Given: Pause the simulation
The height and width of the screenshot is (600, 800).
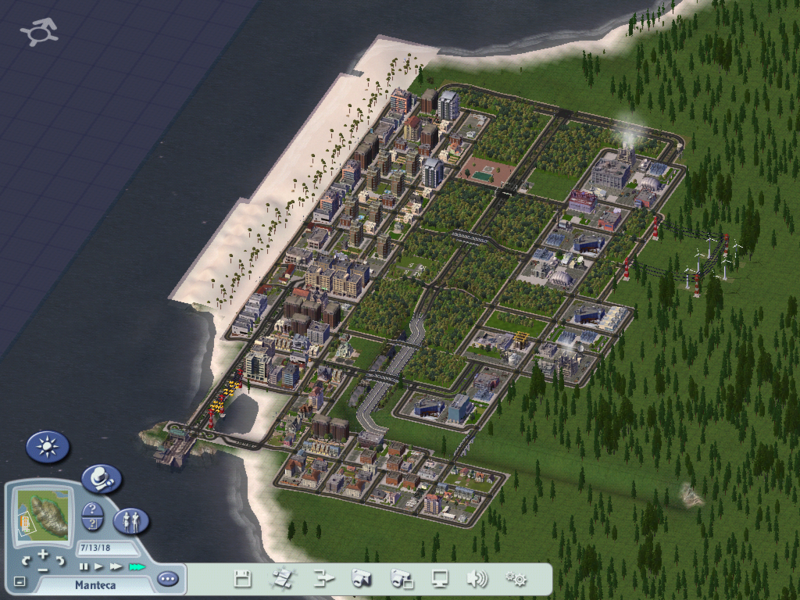Looking at the screenshot, I should 85,567.
